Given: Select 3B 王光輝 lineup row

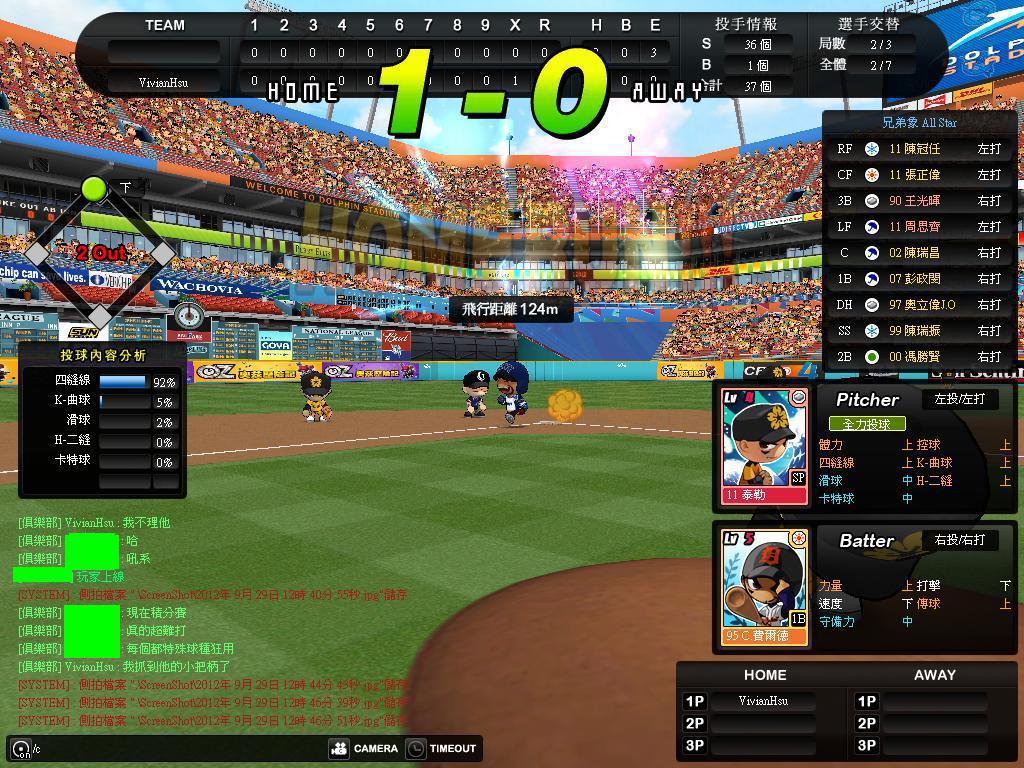Looking at the screenshot, I should [918, 201].
